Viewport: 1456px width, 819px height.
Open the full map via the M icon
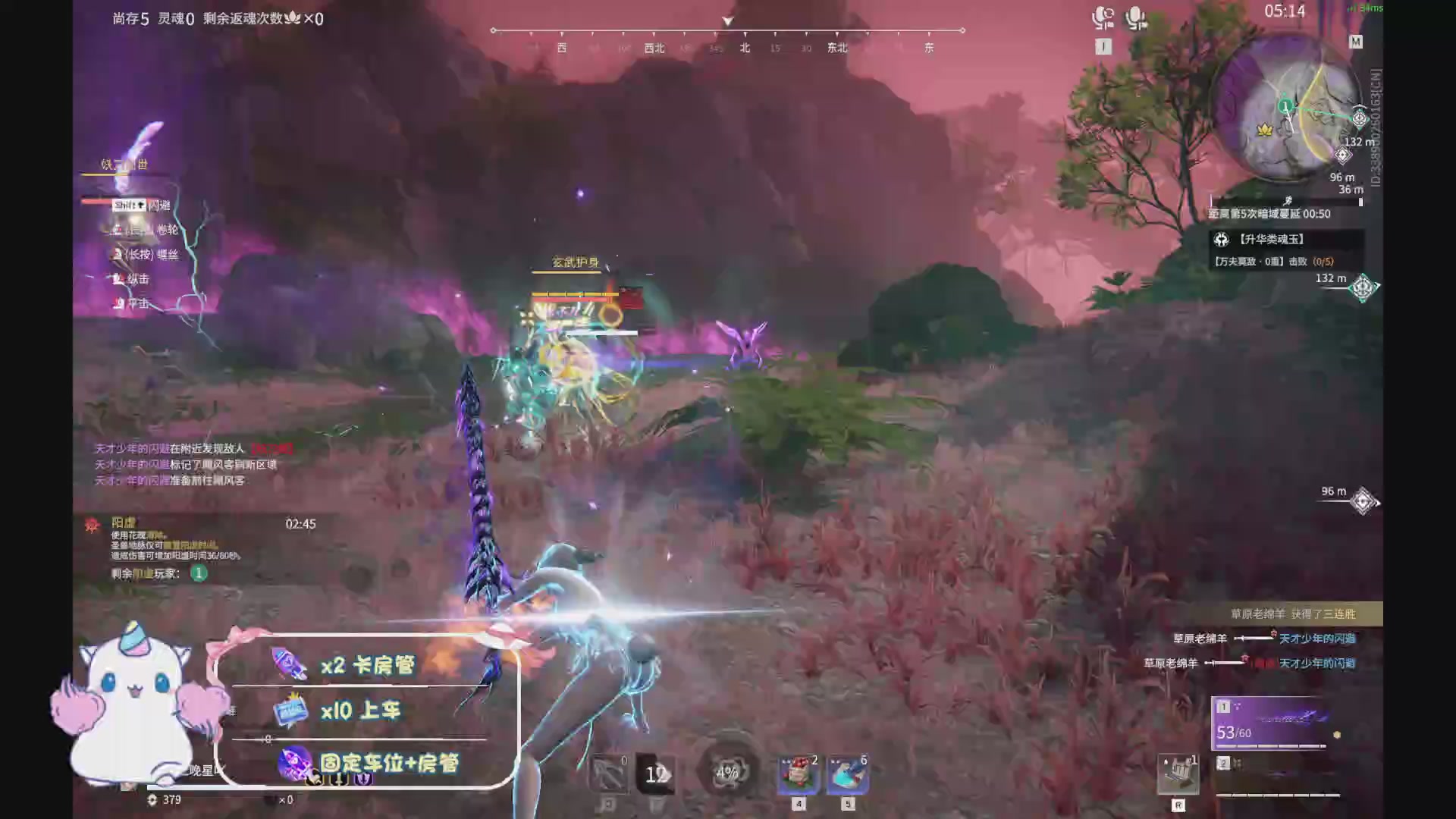(x=1357, y=42)
